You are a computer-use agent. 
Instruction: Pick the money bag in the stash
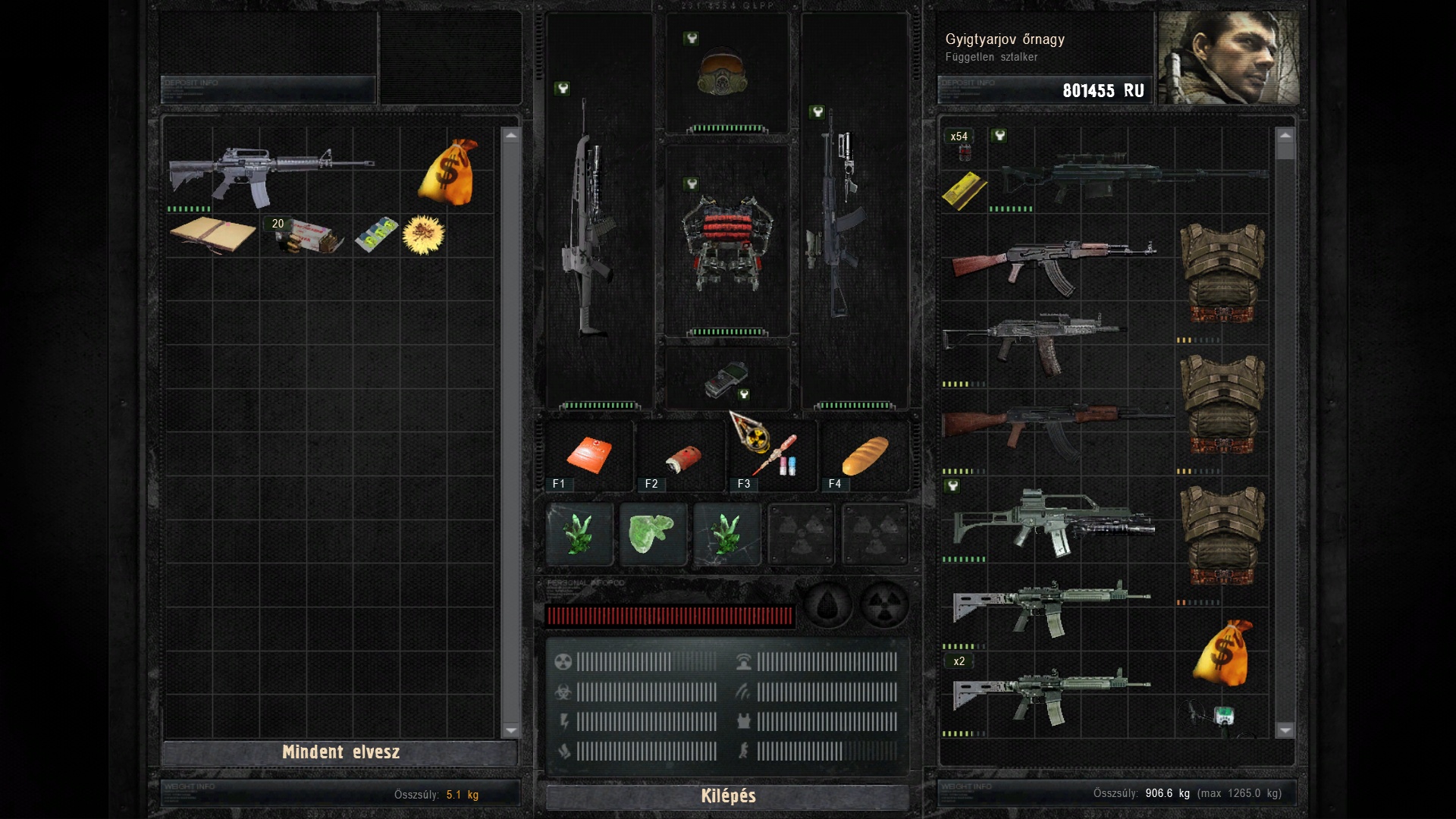click(448, 172)
